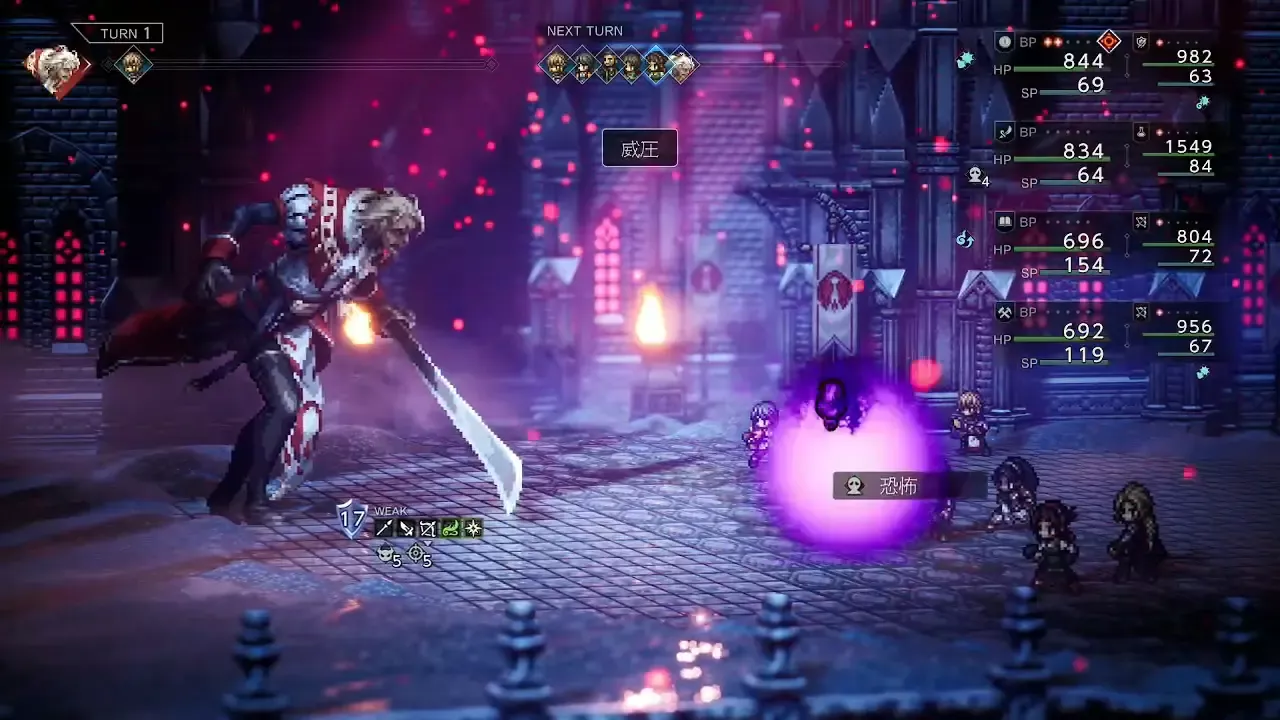Inspect the enemy shield counter showing 17

pyautogui.click(x=352, y=518)
